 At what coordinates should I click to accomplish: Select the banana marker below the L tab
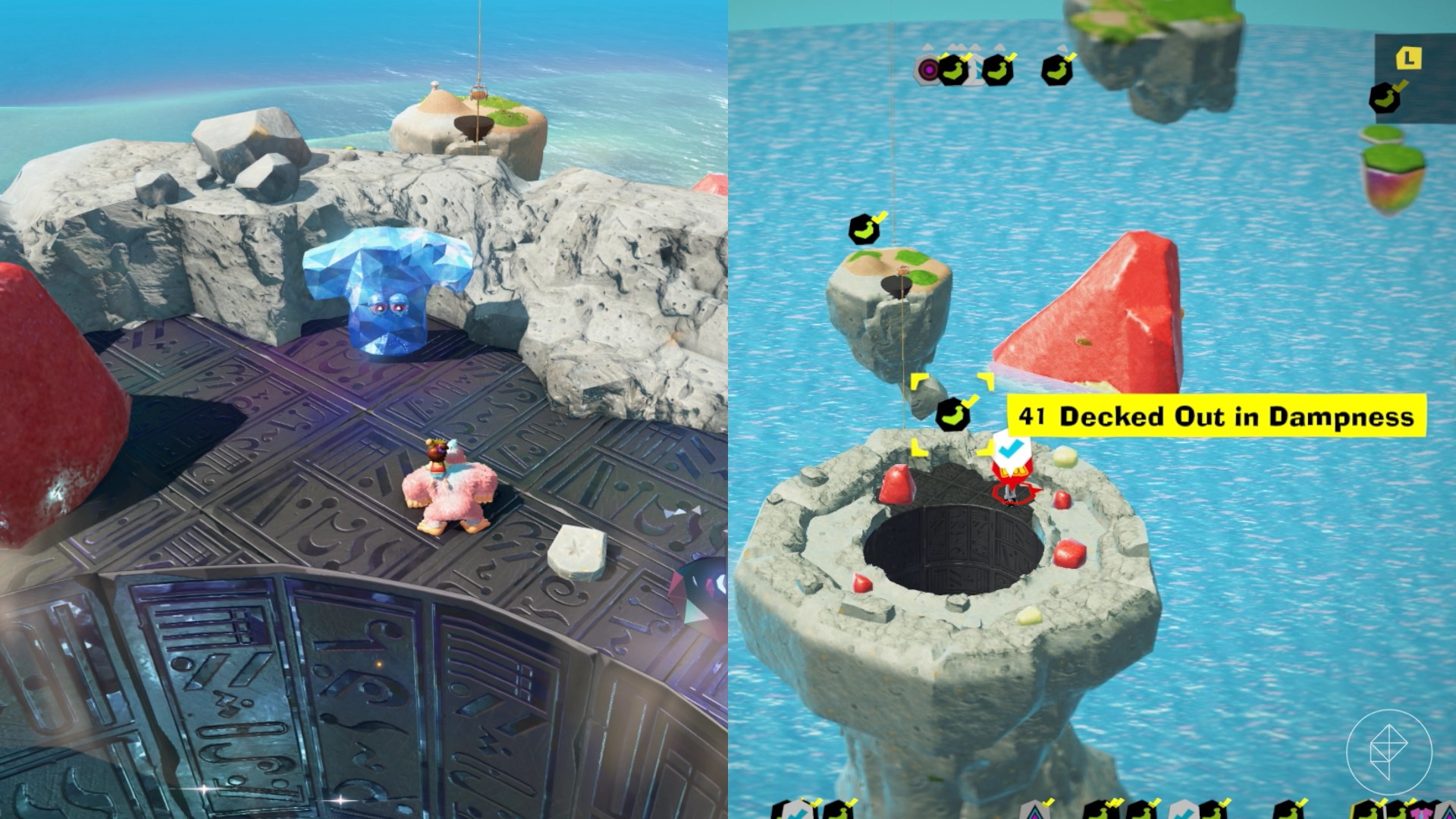1385,97
